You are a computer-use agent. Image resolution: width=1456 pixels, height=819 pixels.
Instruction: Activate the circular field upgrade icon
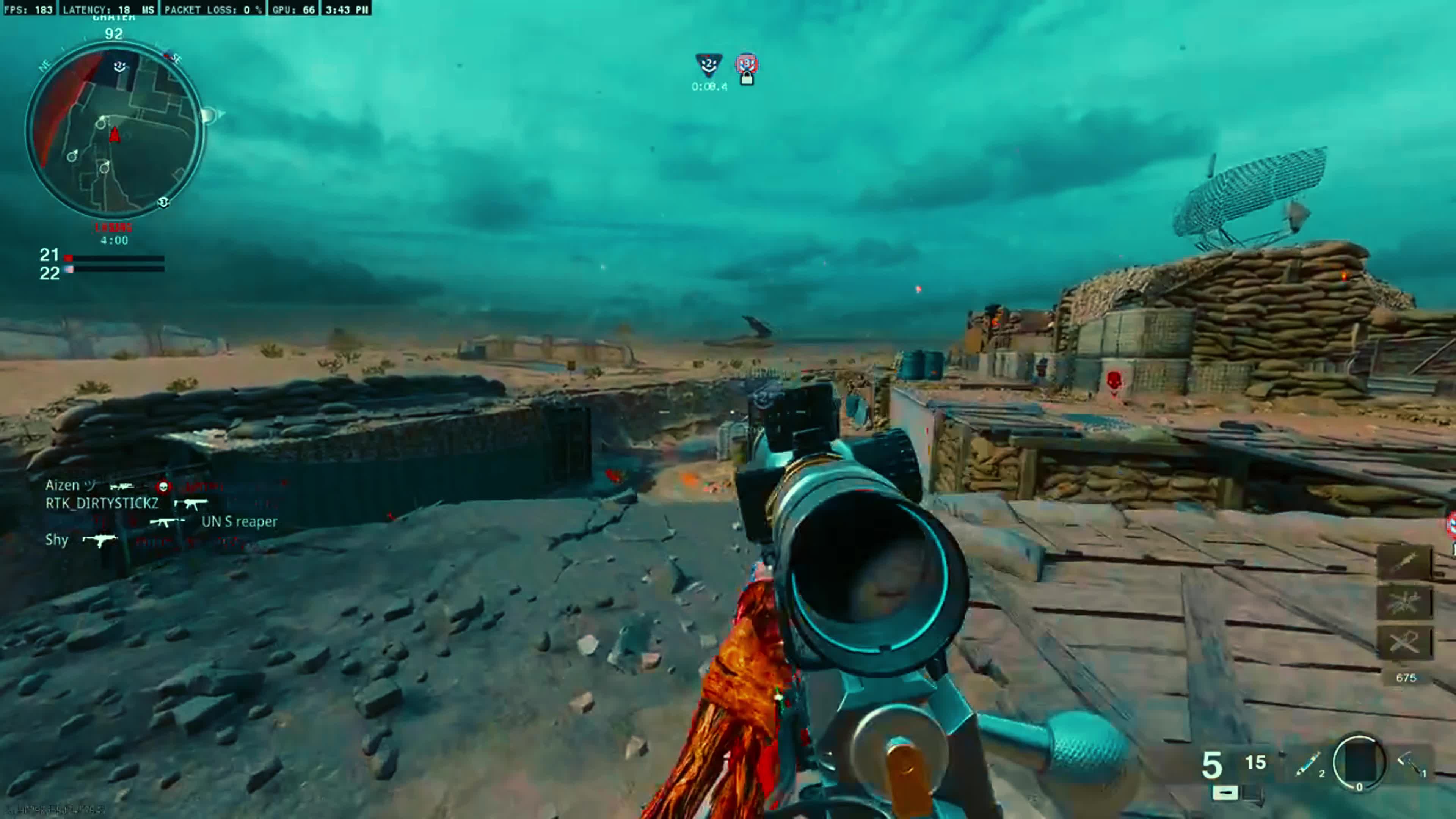1359,762
